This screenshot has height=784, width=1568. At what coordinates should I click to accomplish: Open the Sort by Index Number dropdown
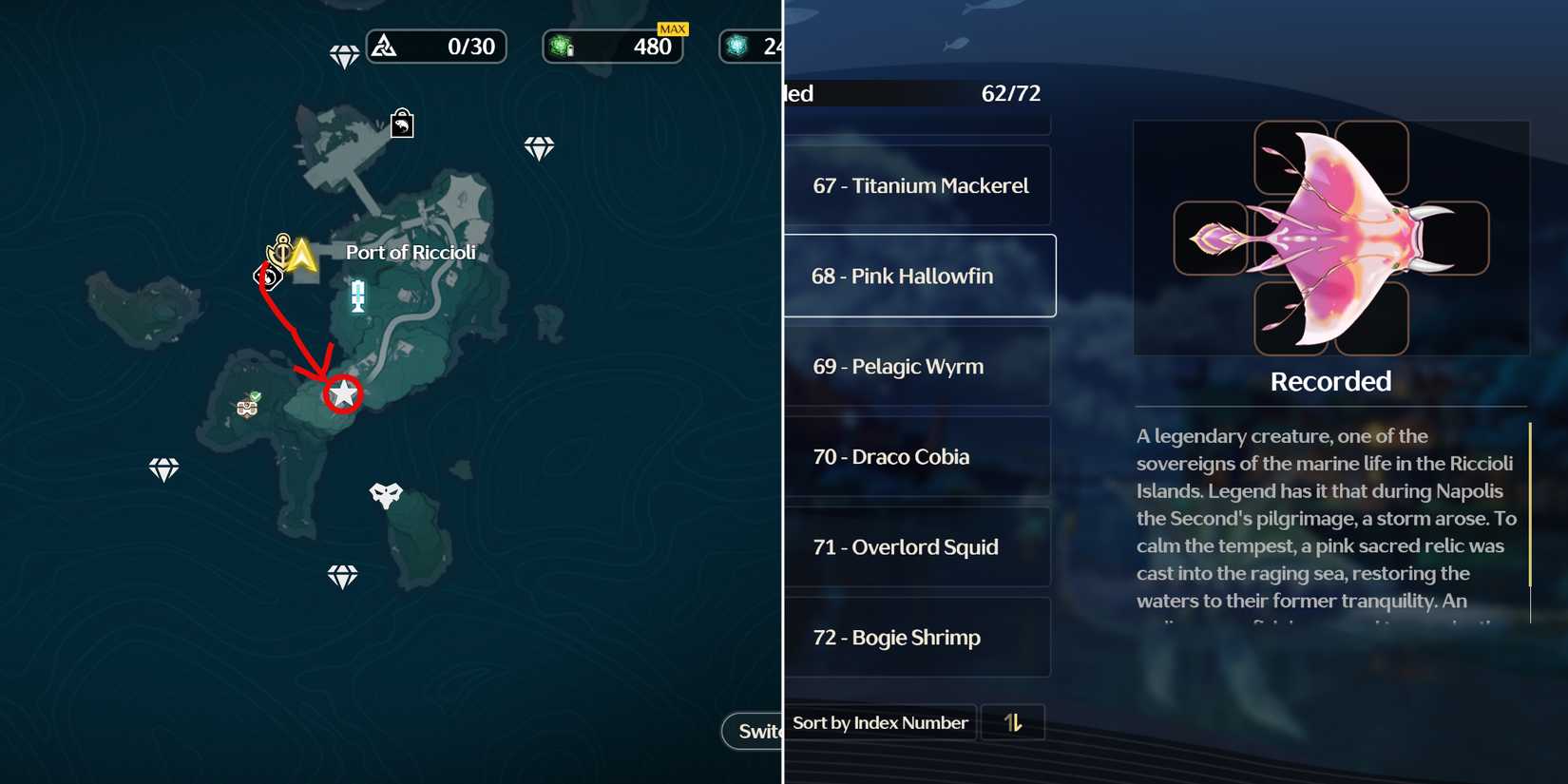tap(879, 722)
